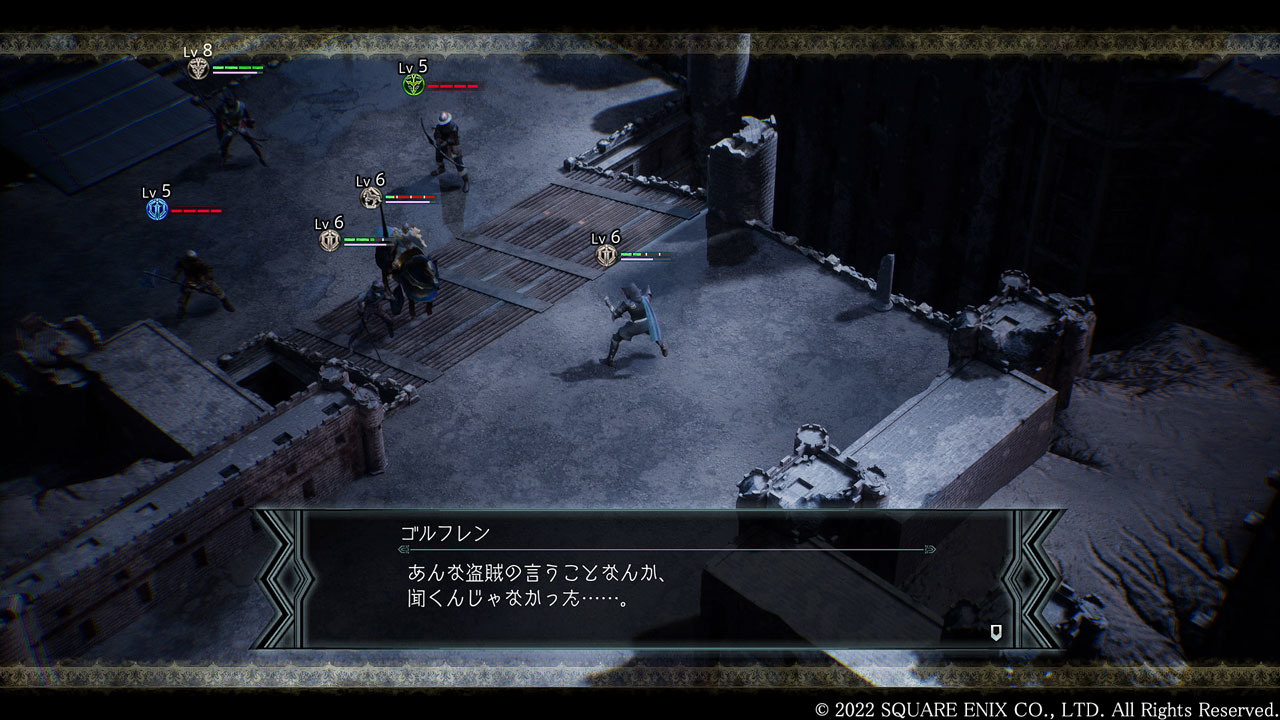Click the dialogue continue arrow indicator
1280x720 pixels.
[996, 631]
